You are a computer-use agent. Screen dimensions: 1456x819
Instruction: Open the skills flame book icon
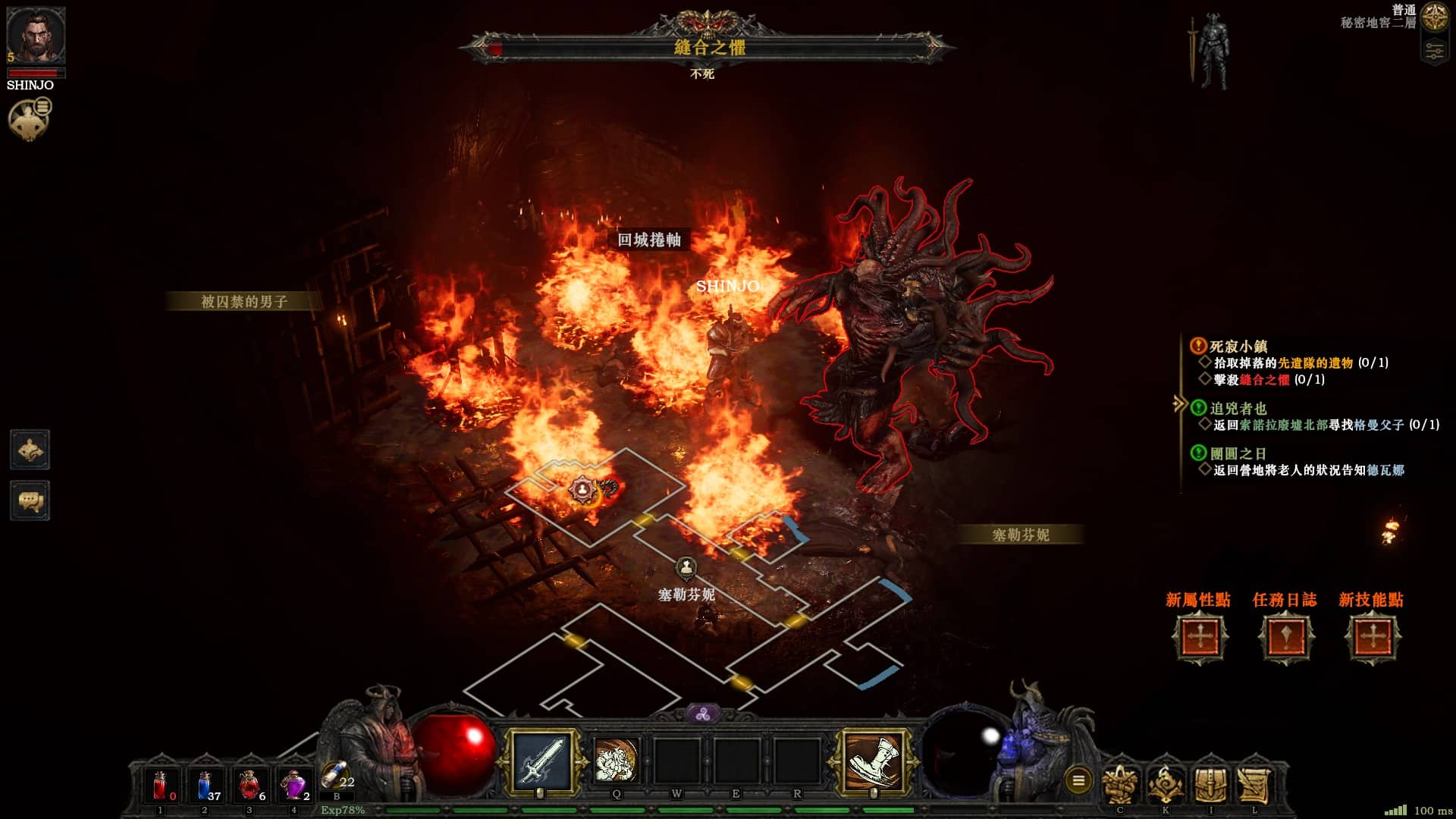click(x=1166, y=784)
